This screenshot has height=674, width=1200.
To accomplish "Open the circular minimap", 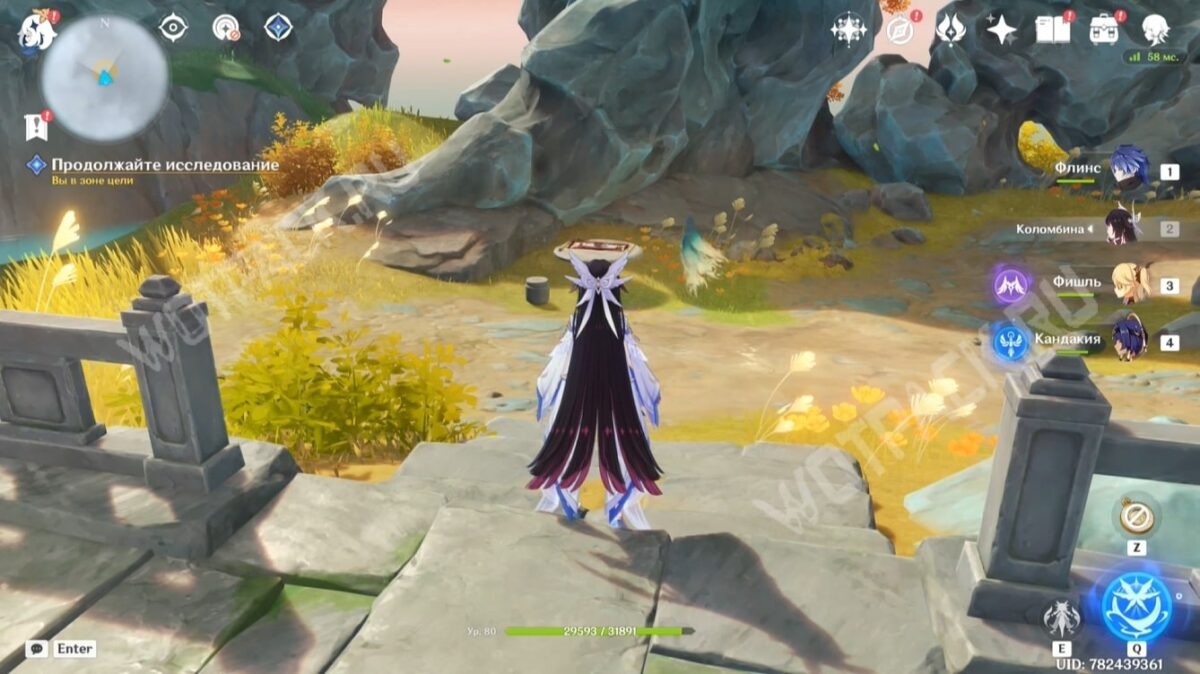I will click(x=104, y=77).
